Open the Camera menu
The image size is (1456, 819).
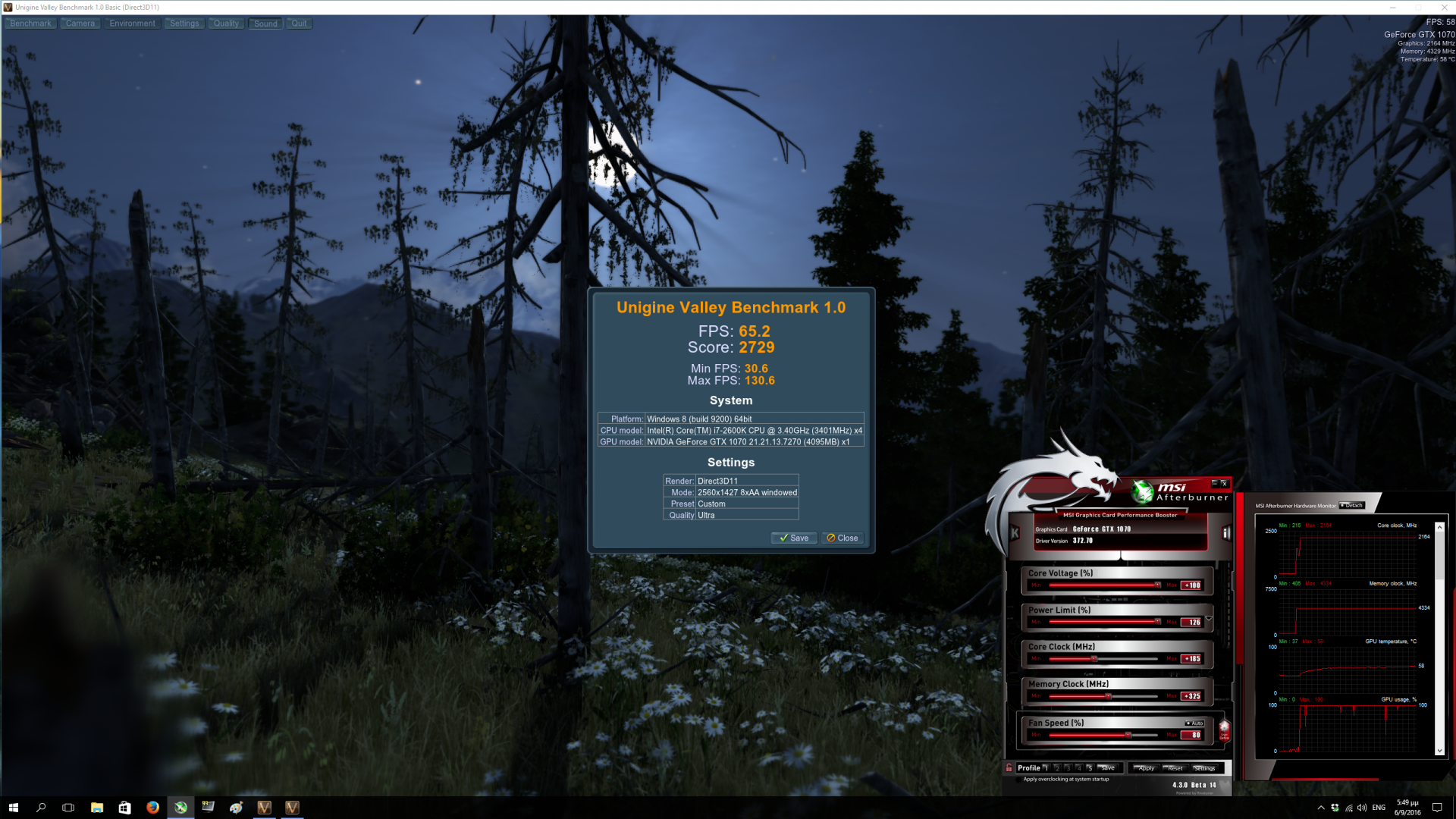tap(80, 24)
